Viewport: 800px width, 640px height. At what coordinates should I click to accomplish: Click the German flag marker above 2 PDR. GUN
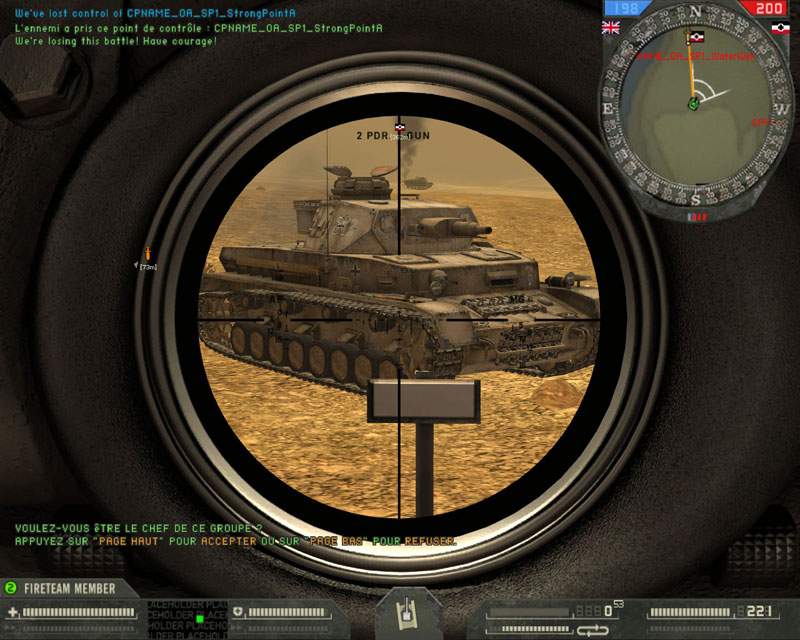[x=401, y=127]
